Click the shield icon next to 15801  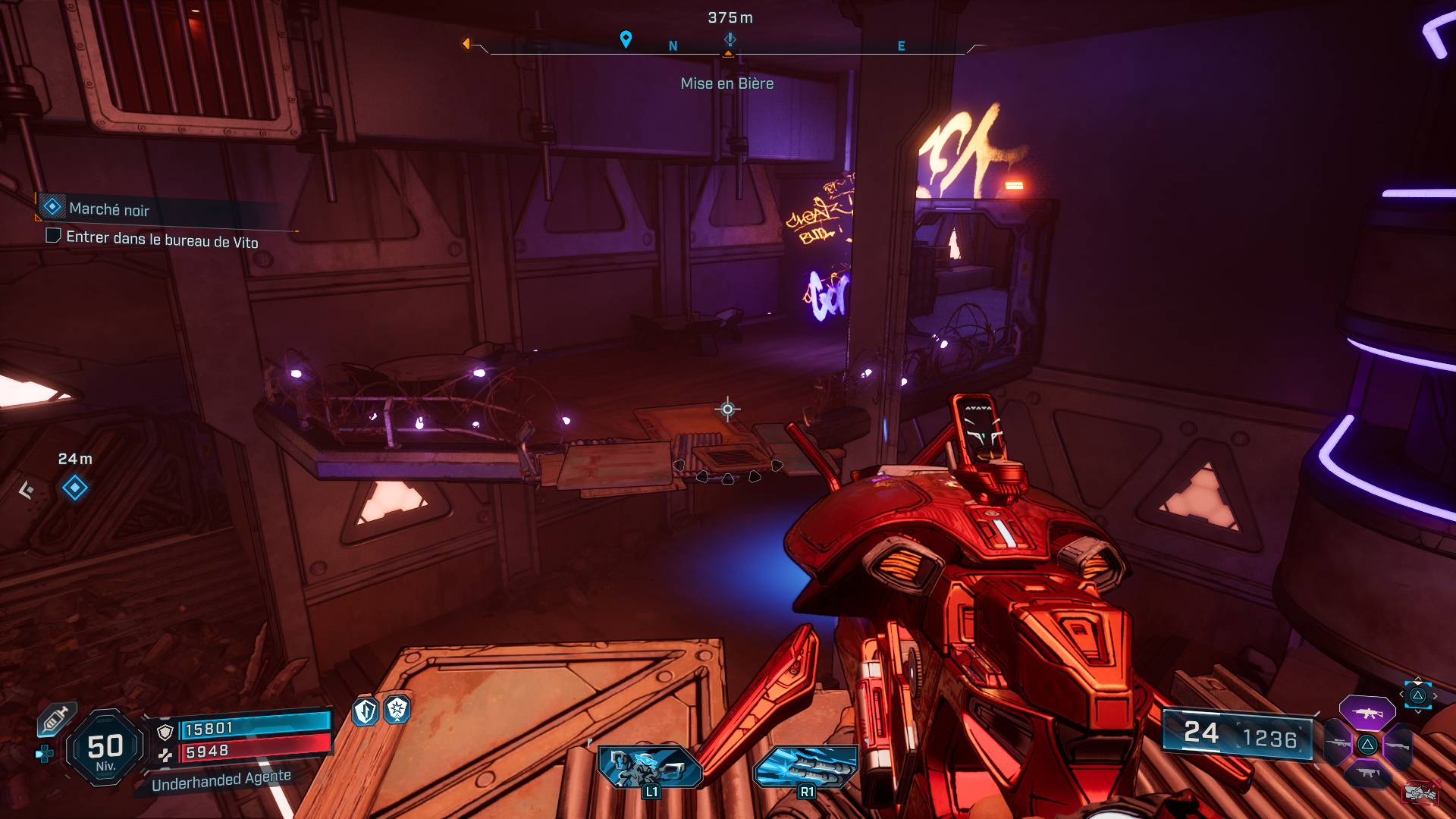point(165,732)
